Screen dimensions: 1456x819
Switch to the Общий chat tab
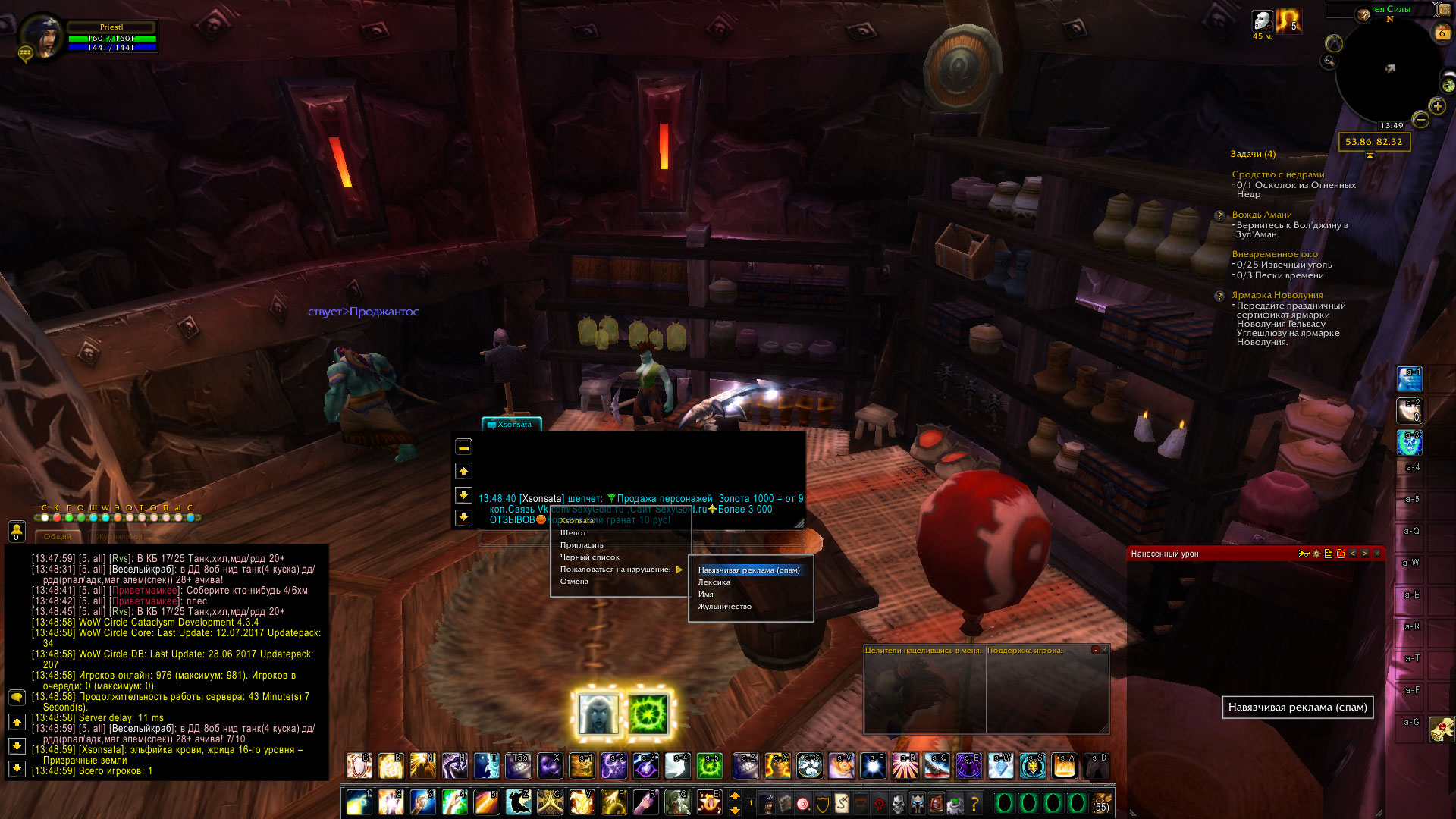point(58,537)
